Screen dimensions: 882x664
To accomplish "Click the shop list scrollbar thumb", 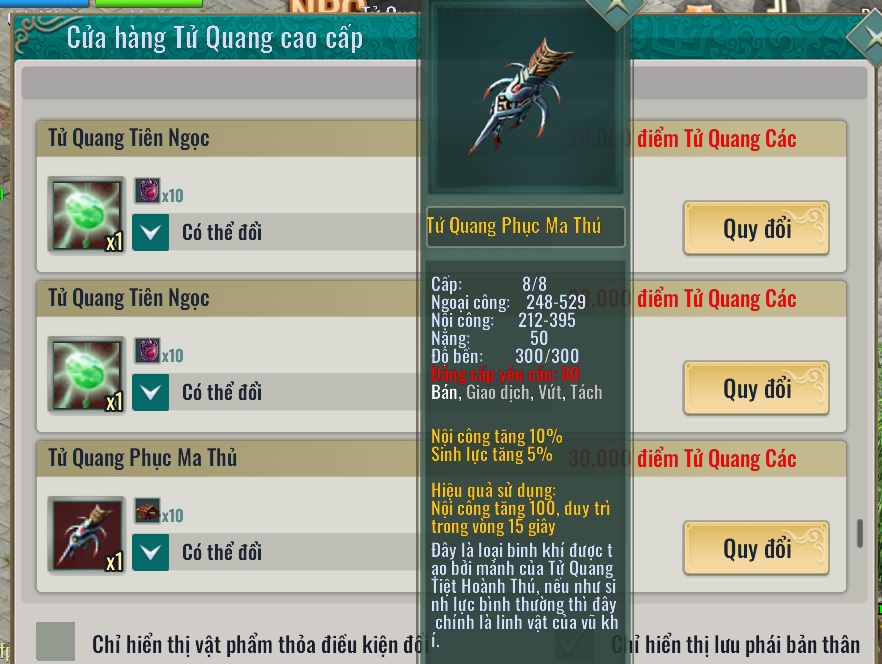I will point(859,533).
